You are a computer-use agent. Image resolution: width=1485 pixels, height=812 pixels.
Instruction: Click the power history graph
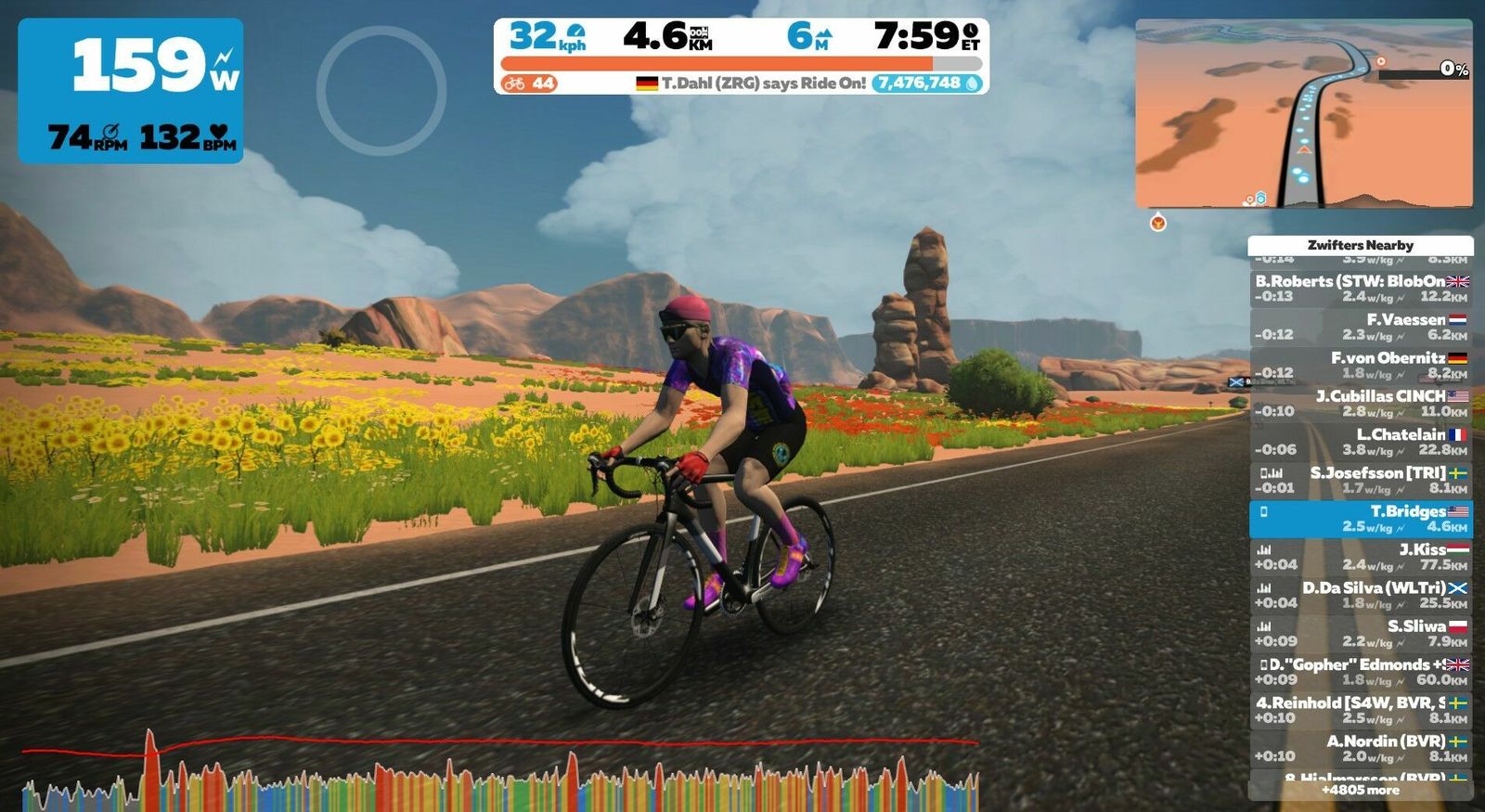499,775
